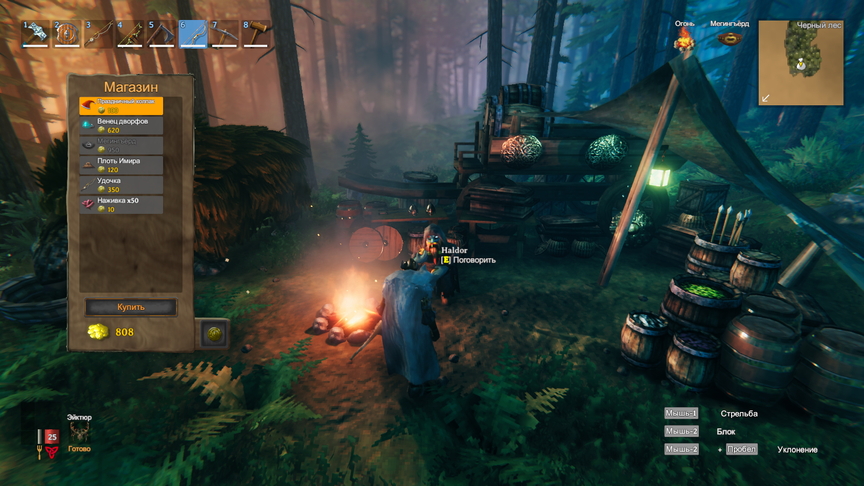
Task: Open the Черный лес minimap
Action: click(799, 63)
